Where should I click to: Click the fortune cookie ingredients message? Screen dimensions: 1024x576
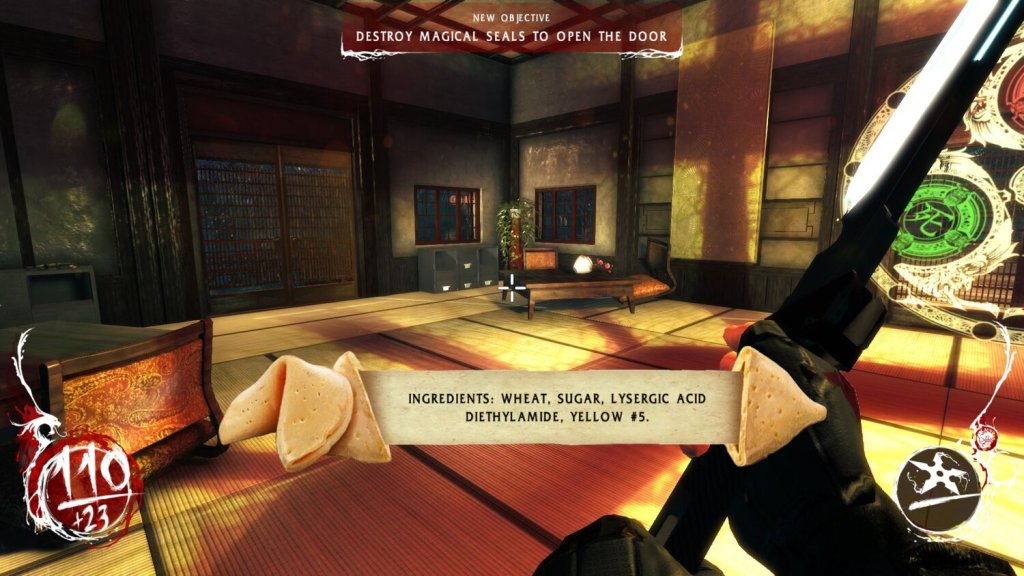pos(556,408)
